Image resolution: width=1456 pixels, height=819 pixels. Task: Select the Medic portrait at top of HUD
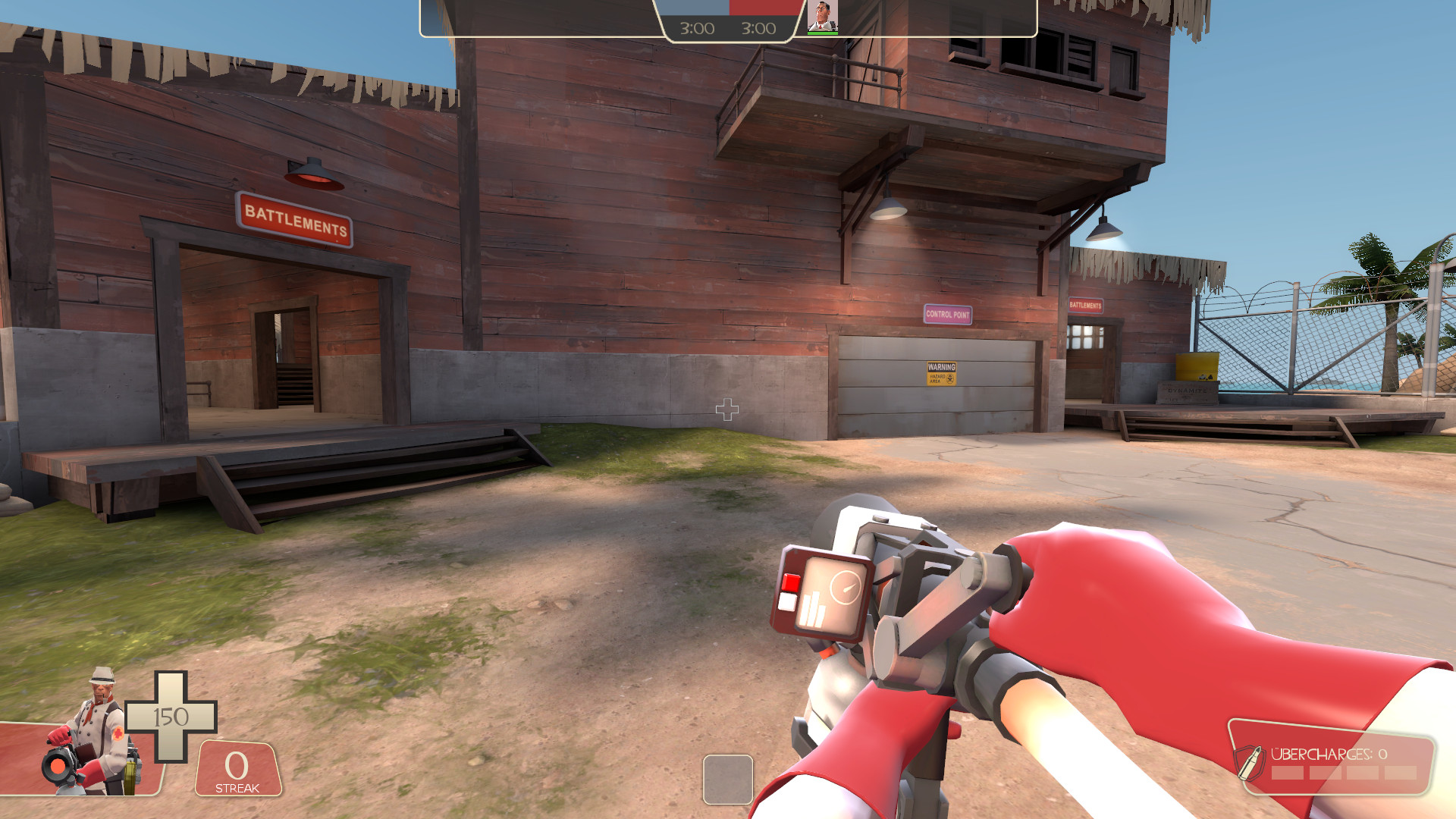point(823,17)
